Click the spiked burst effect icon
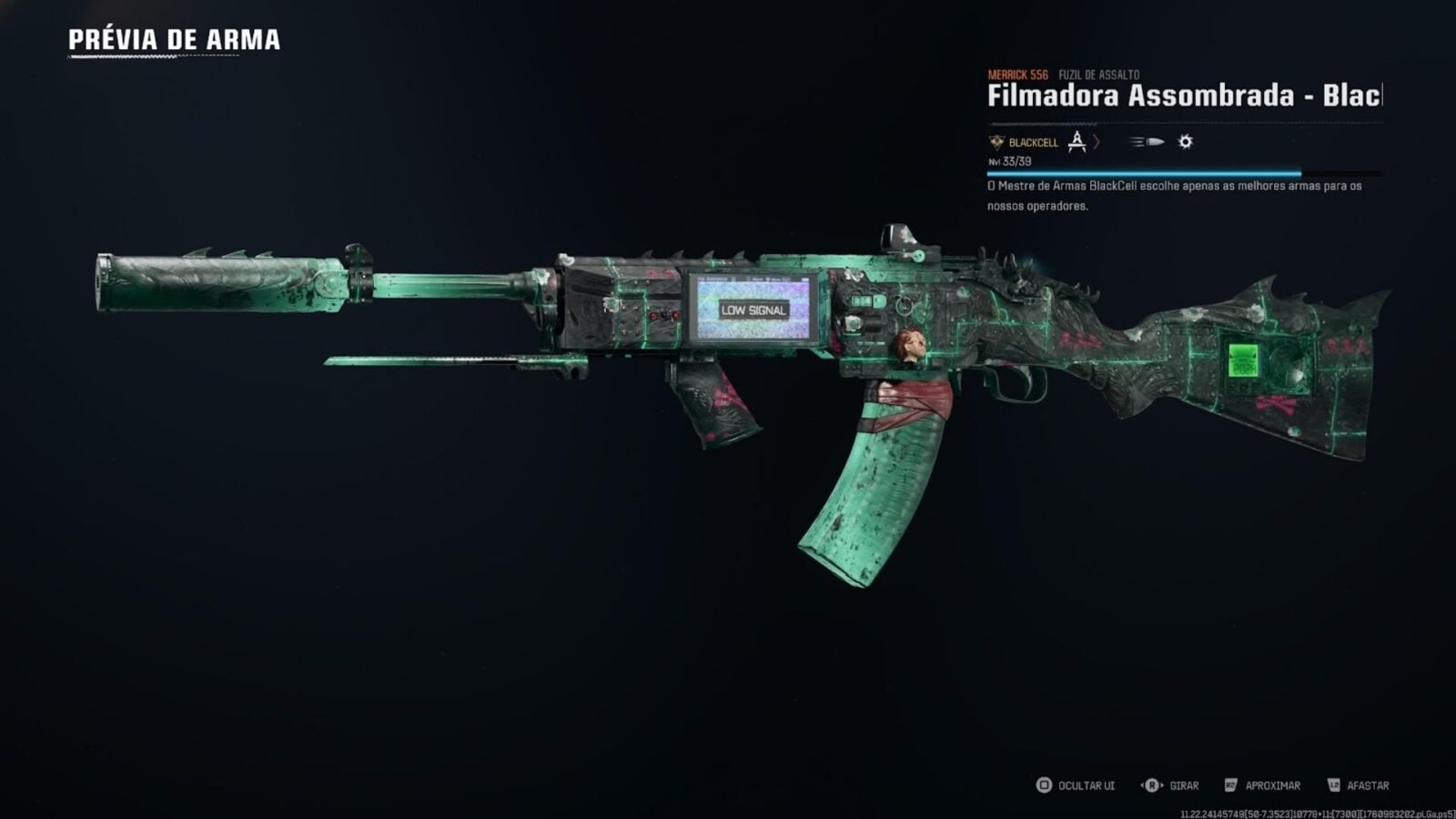 (x=1185, y=142)
